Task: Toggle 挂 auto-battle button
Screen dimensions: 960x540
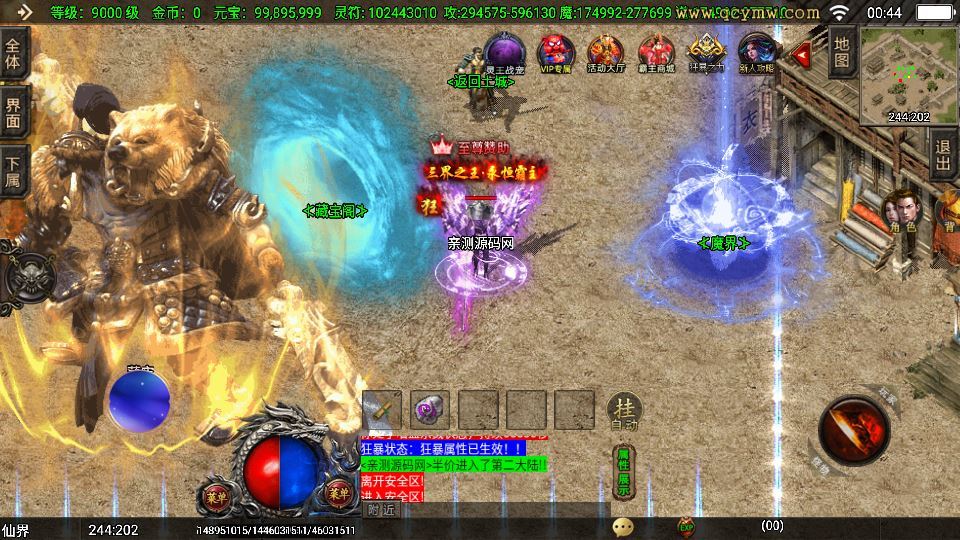Action: pyautogui.click(x=624, y=410)
